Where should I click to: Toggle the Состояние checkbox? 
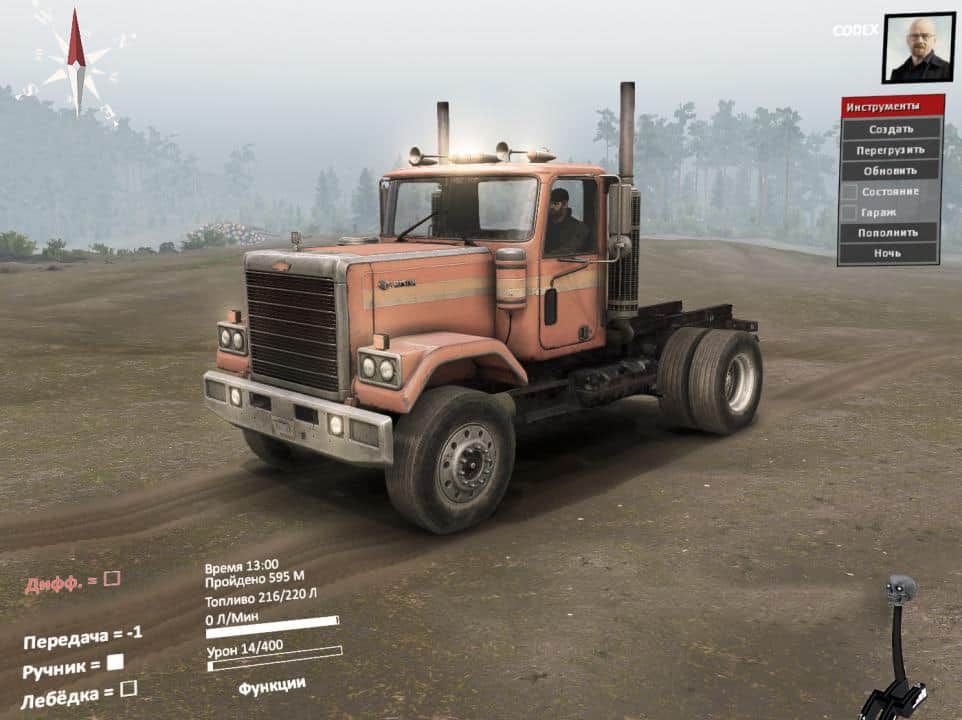(849, 191)
